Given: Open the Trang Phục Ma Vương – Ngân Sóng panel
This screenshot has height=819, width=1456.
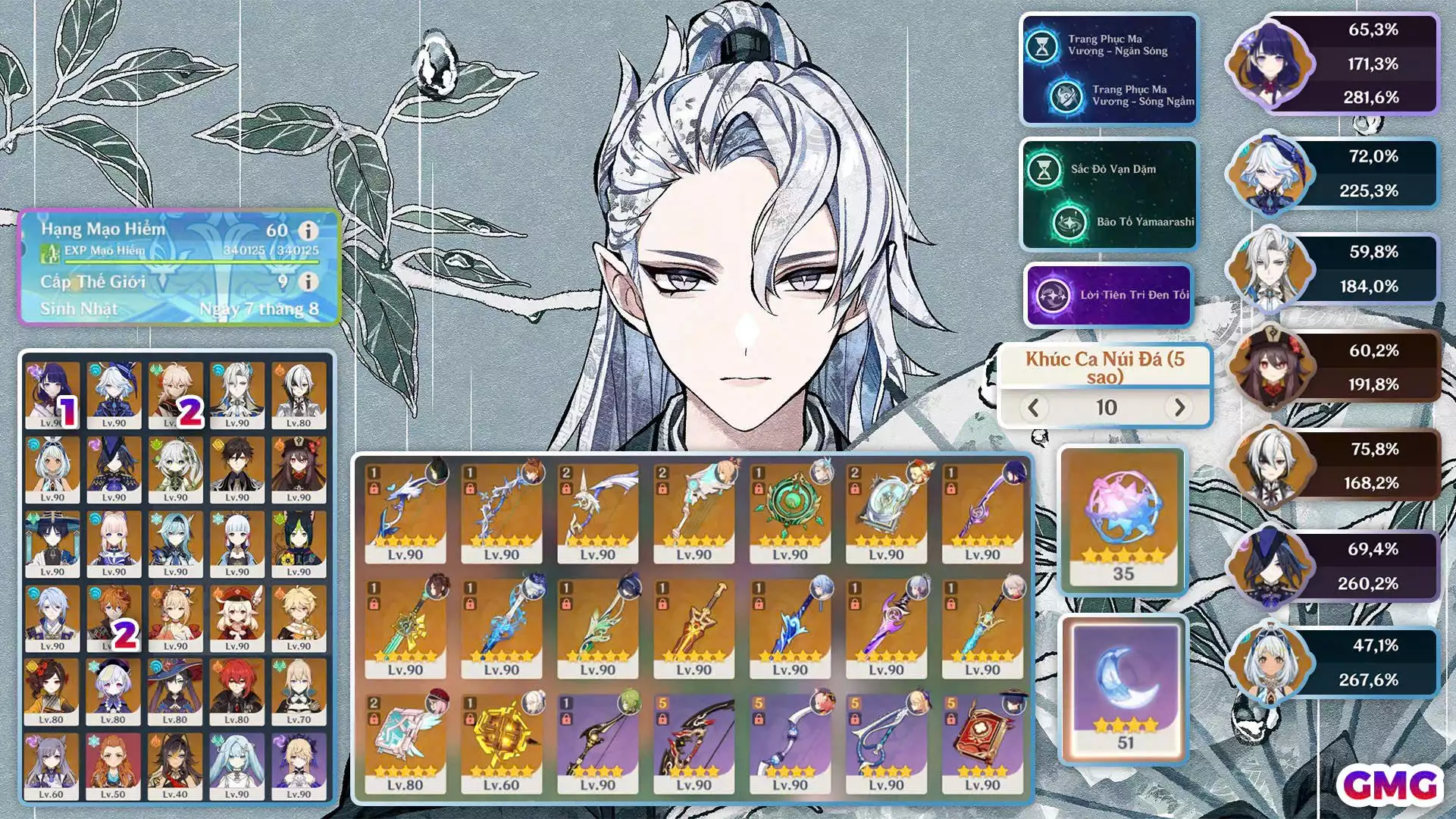Looking at the screenshot, I should (1109, 69).
